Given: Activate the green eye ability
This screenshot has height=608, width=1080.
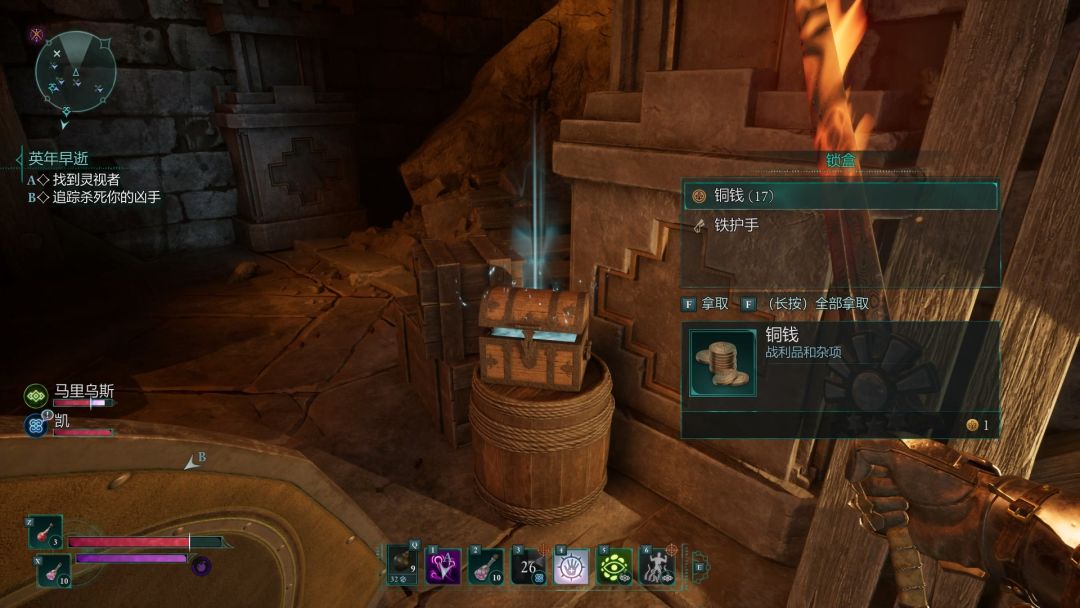Looking at the screenshot, I should point(613,568).
